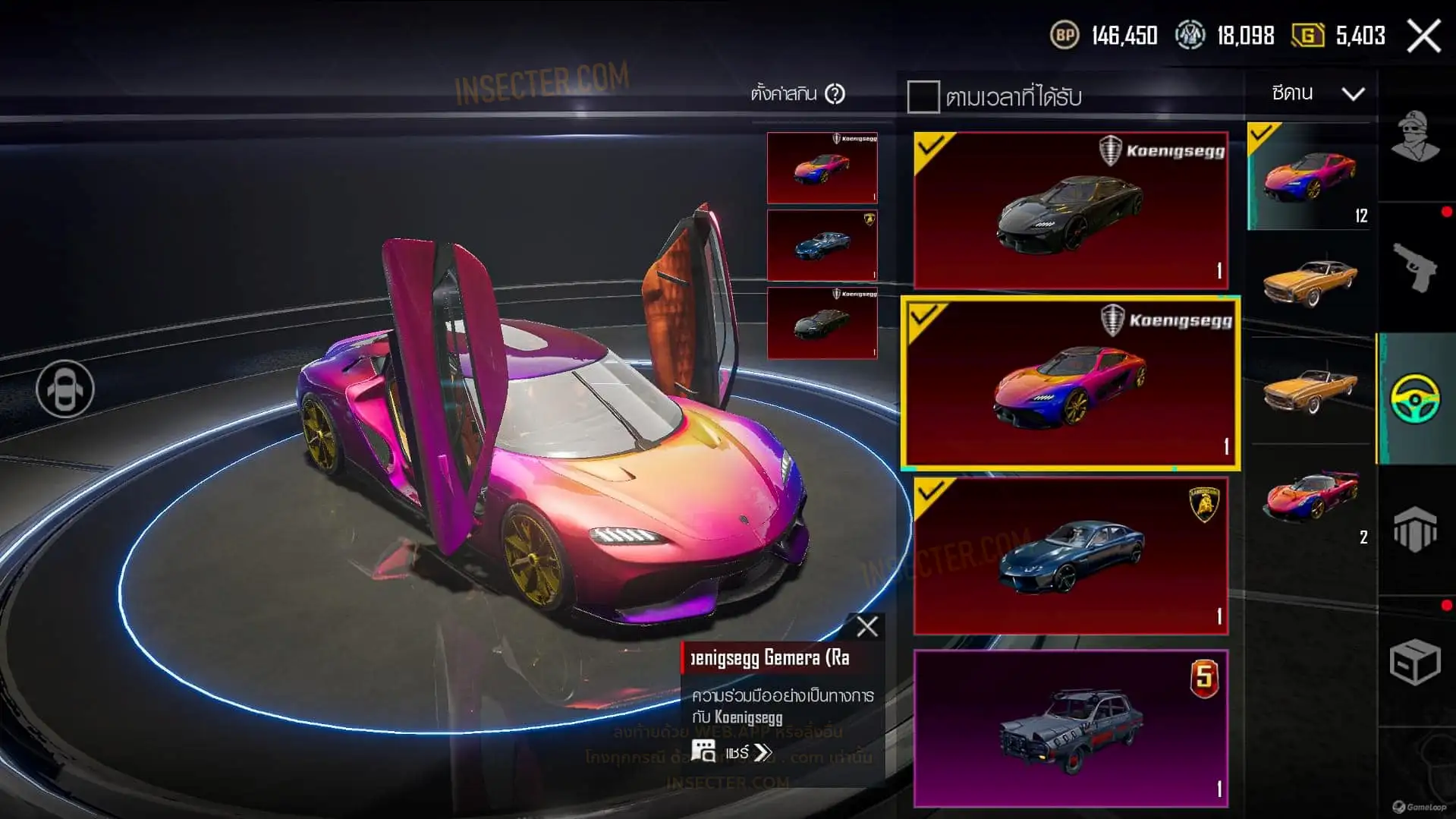Select the rainbow sports car vehicle with 12 skins
This screenshot has width=1456, height=819.
click(1310, 177)
